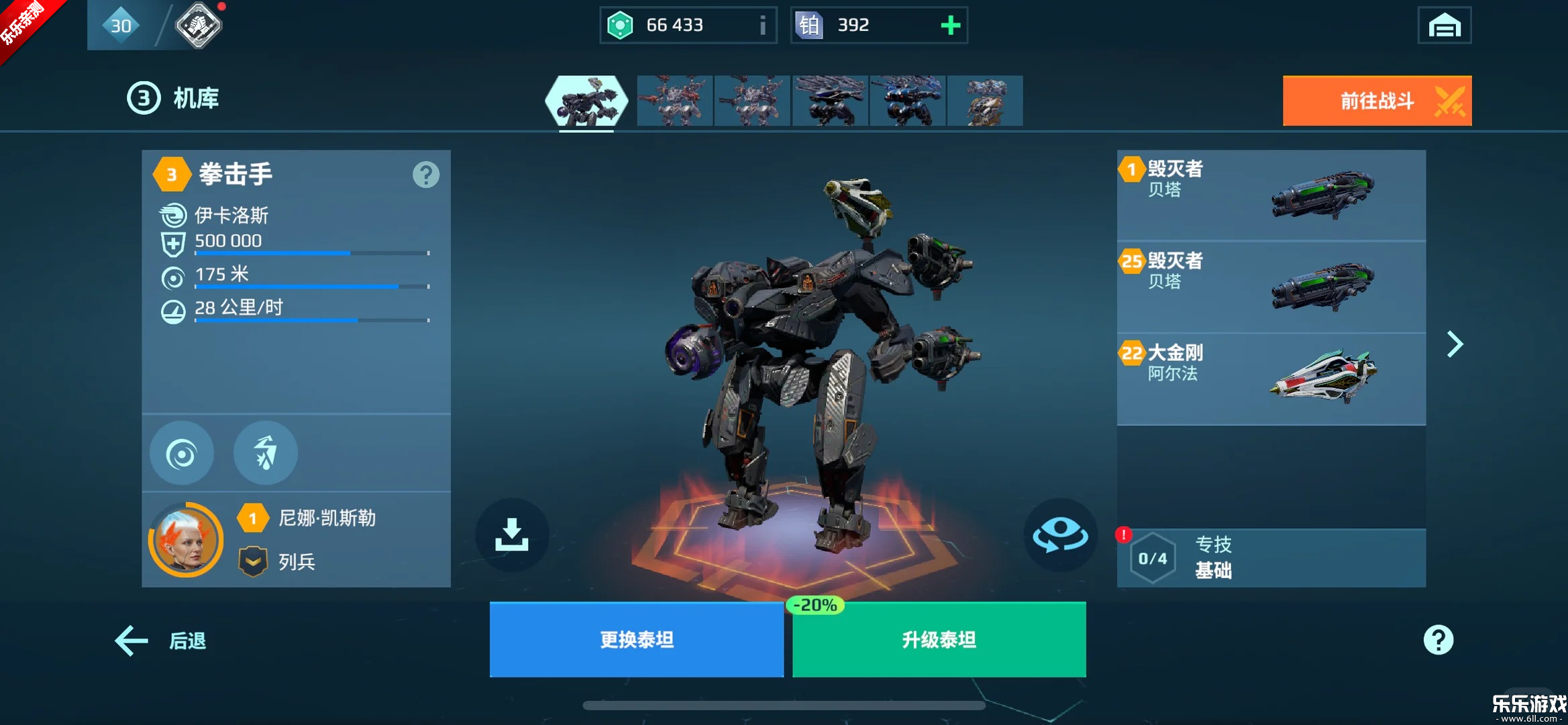The image size is (1568, 725).
Task: Click the question mark beside 拳击手 name
Action: (x=425, y=175)
